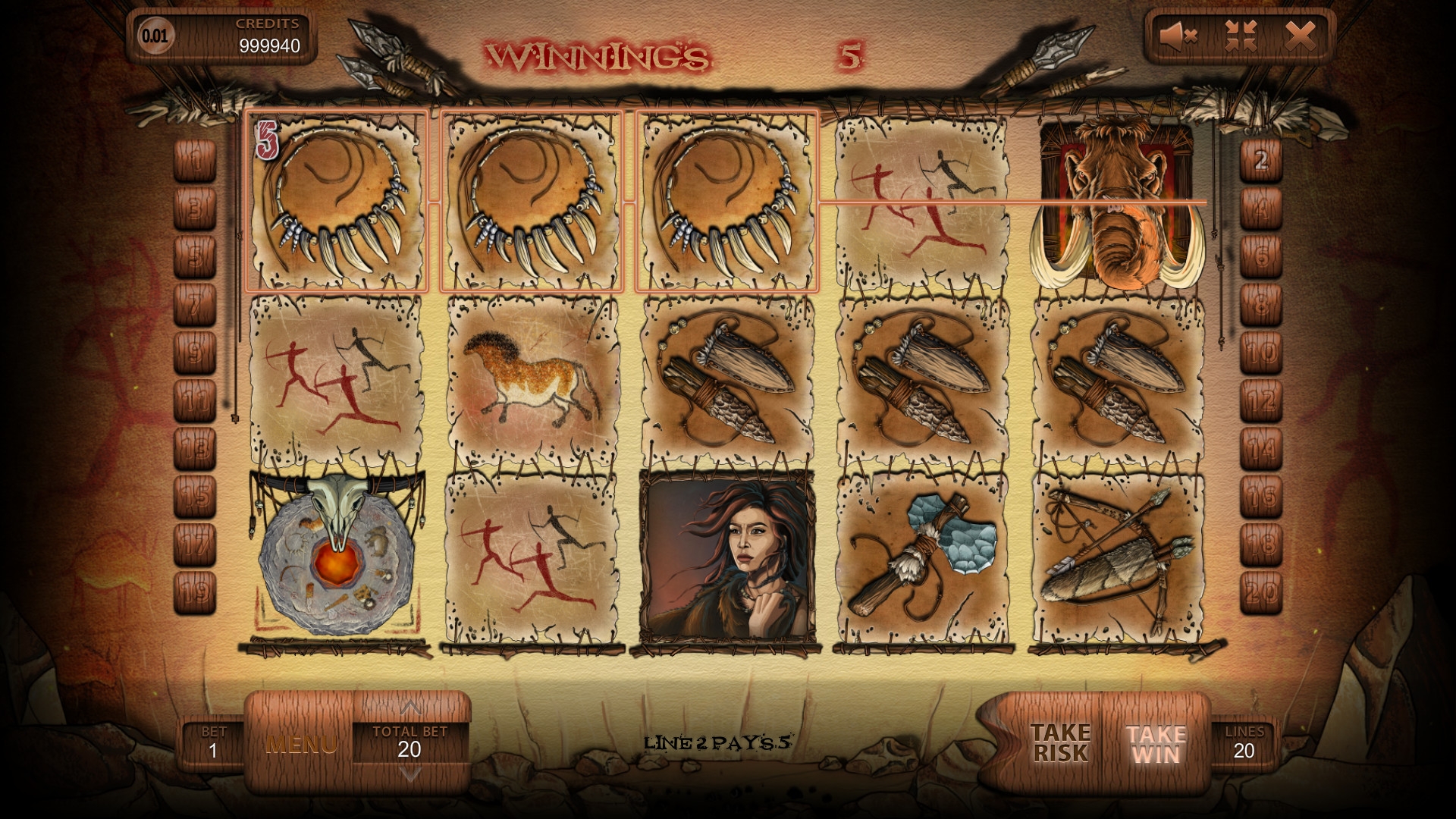Viewport: 1456px width, 819px height.
Task: Adjust the Lines count box
Action: coord(1244,743)
